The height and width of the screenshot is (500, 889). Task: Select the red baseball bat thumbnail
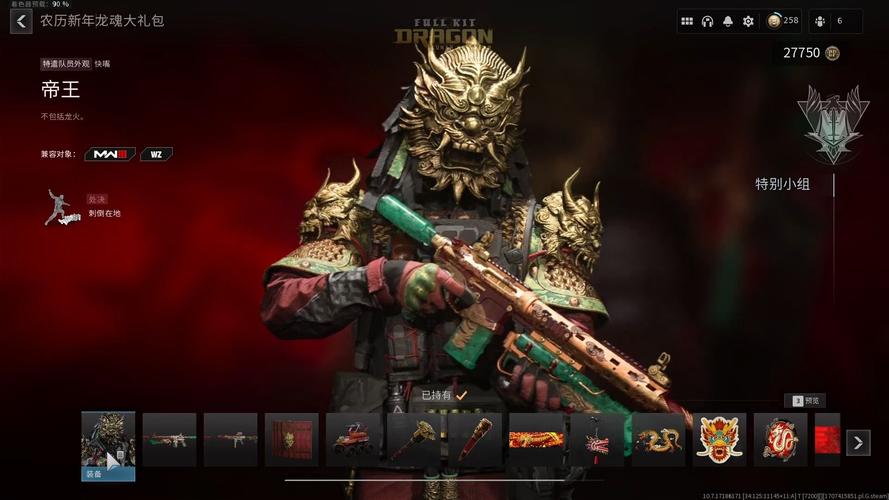point(474,440)
